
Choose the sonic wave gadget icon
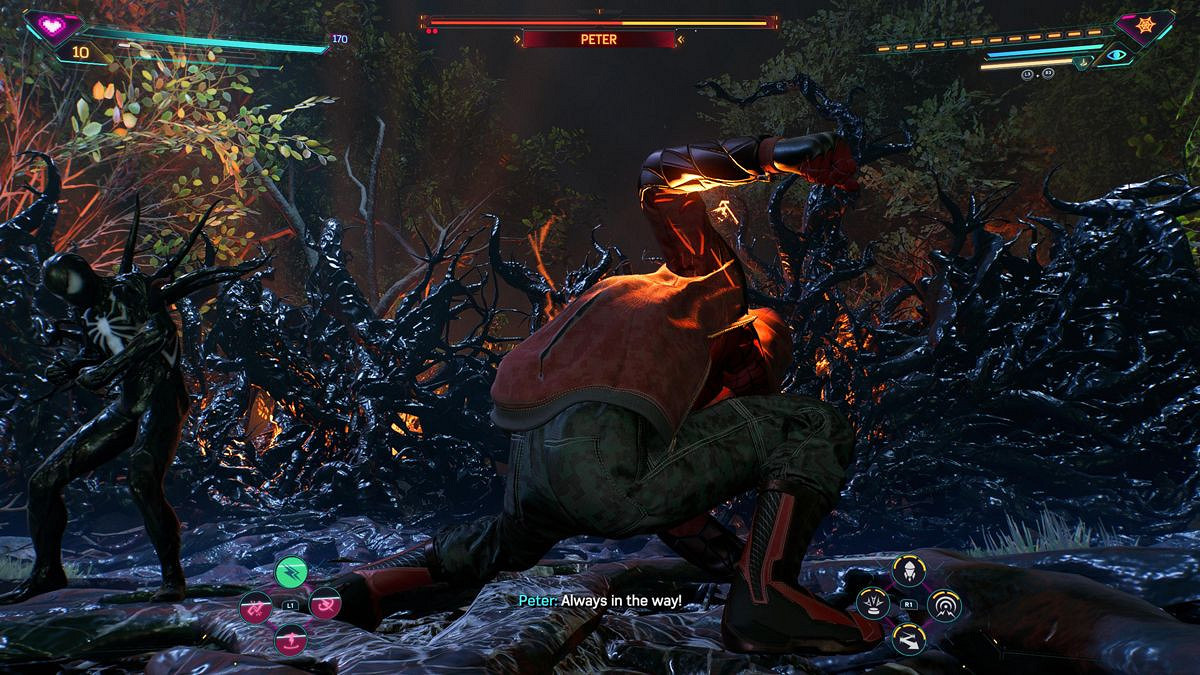943,605
